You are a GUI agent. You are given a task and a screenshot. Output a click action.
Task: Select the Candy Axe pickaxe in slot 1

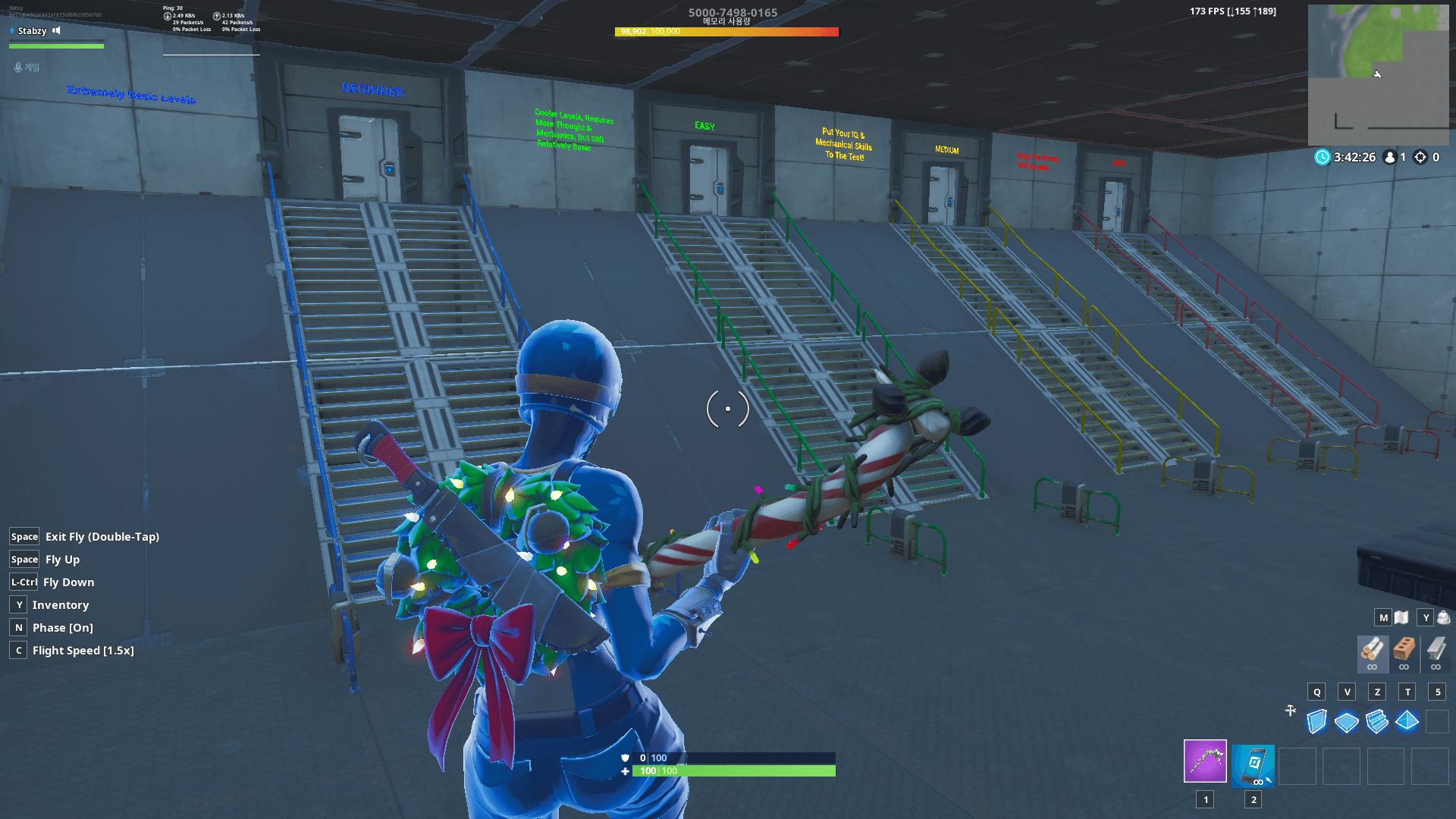point(1205,762)
